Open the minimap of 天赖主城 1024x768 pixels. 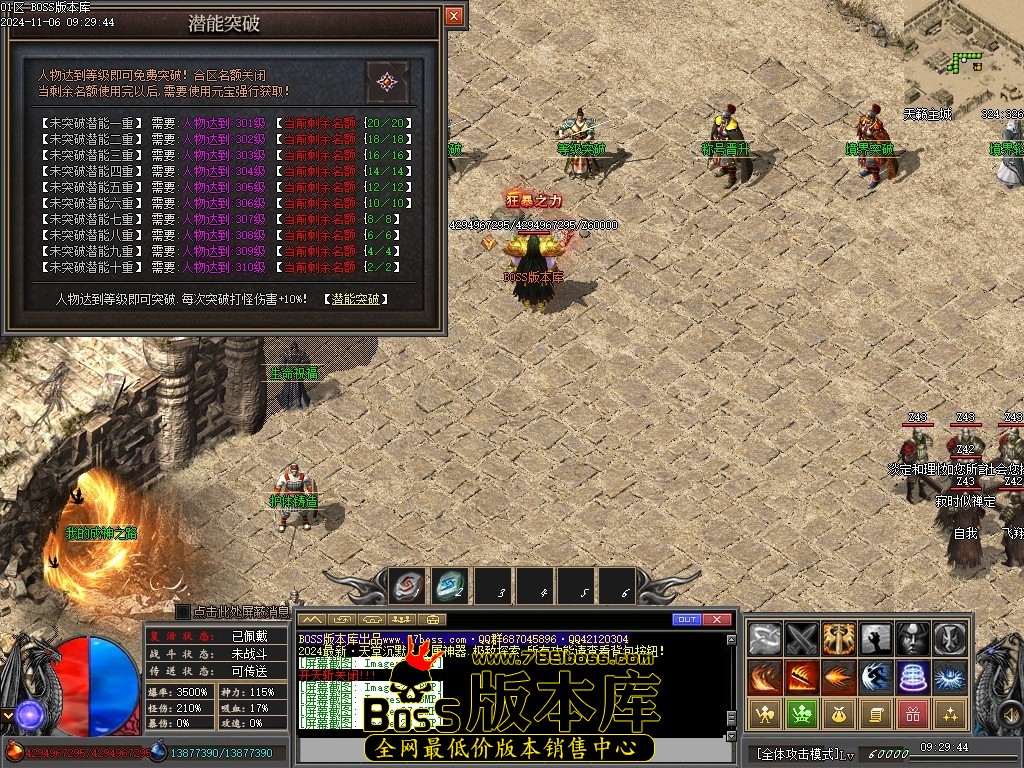pyautogui.click(x=963, y=50)
